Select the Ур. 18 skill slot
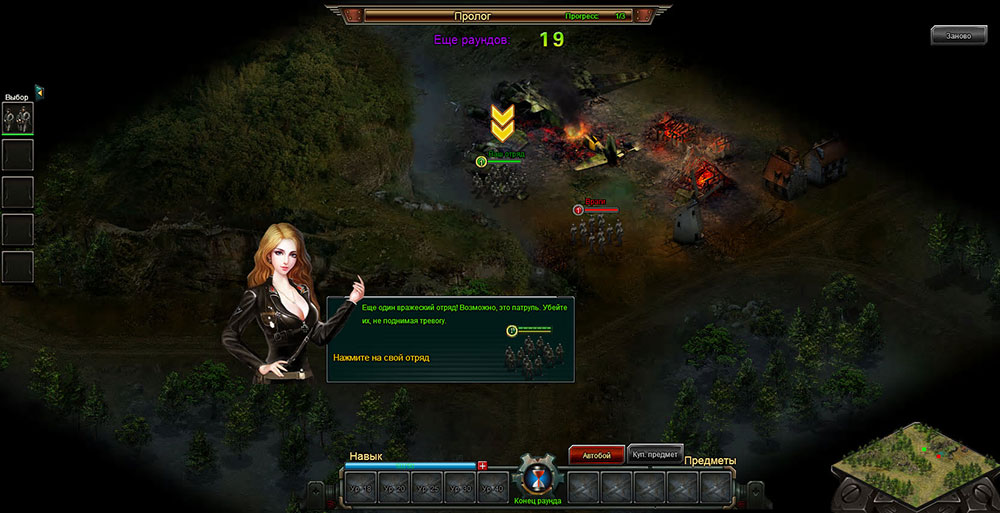This screenshot has height=513, width=1000. click(360, 488)
